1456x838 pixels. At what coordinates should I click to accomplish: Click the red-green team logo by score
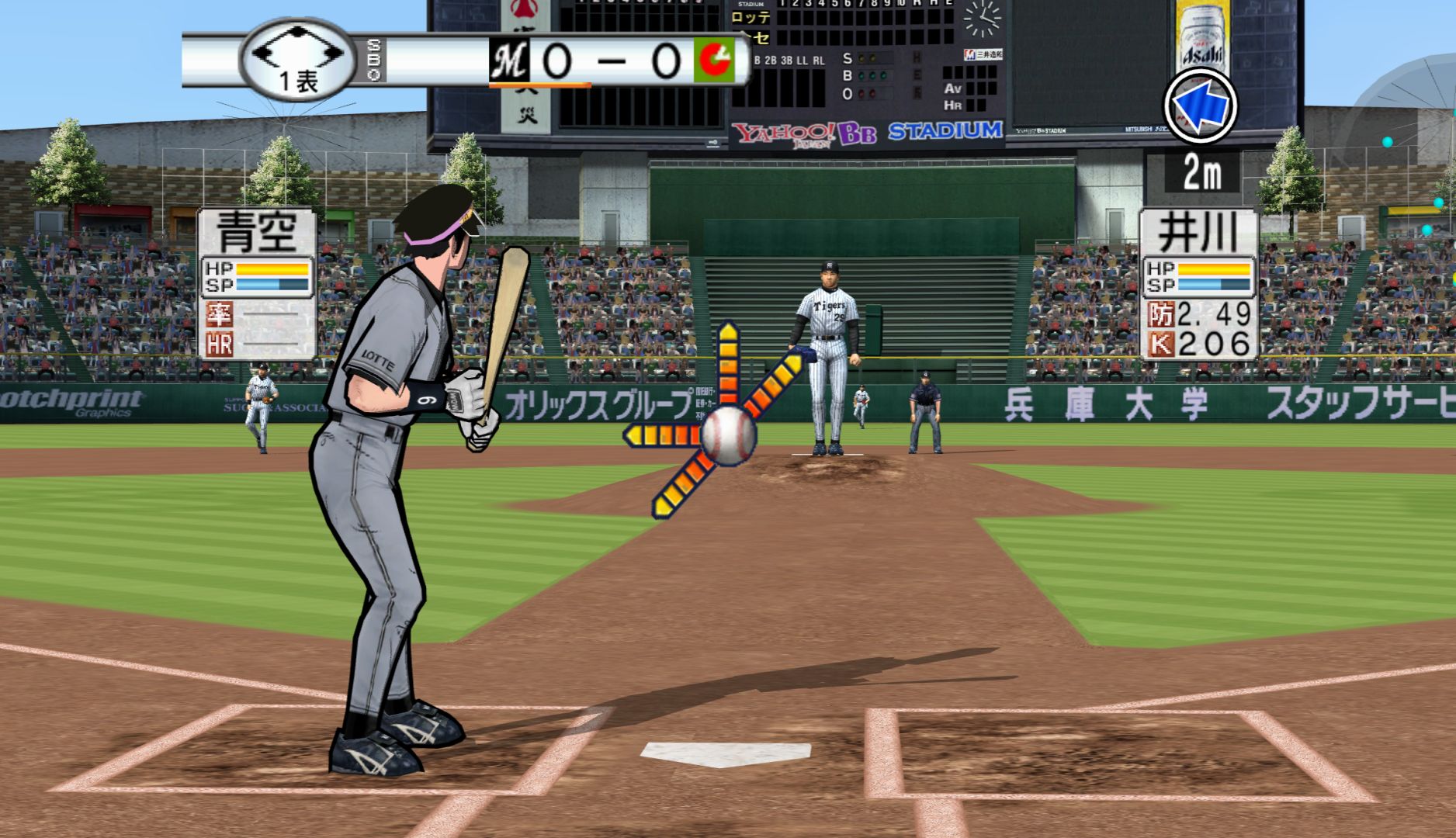(x=714, y=61)
